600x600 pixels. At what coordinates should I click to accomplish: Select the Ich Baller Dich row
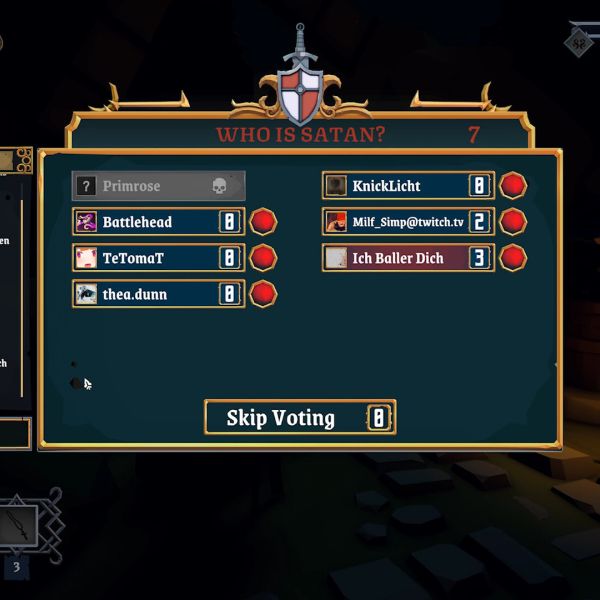pyautogui.click(x=408, y=258)
